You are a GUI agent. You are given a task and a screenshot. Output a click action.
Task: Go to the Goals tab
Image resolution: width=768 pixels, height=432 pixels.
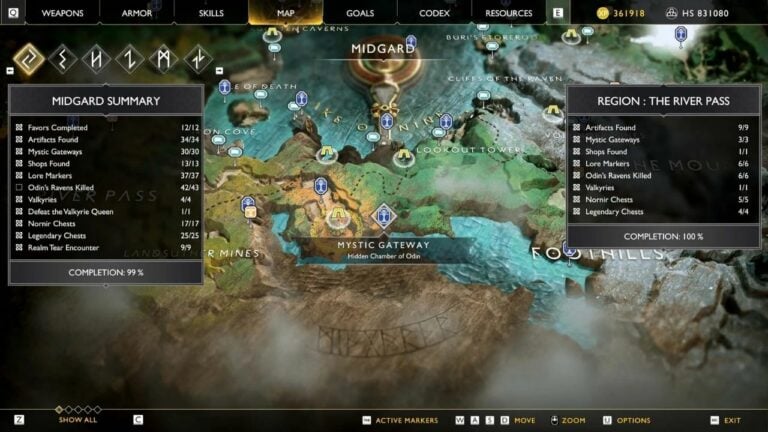pyautogui.click(x=360, y=13)
